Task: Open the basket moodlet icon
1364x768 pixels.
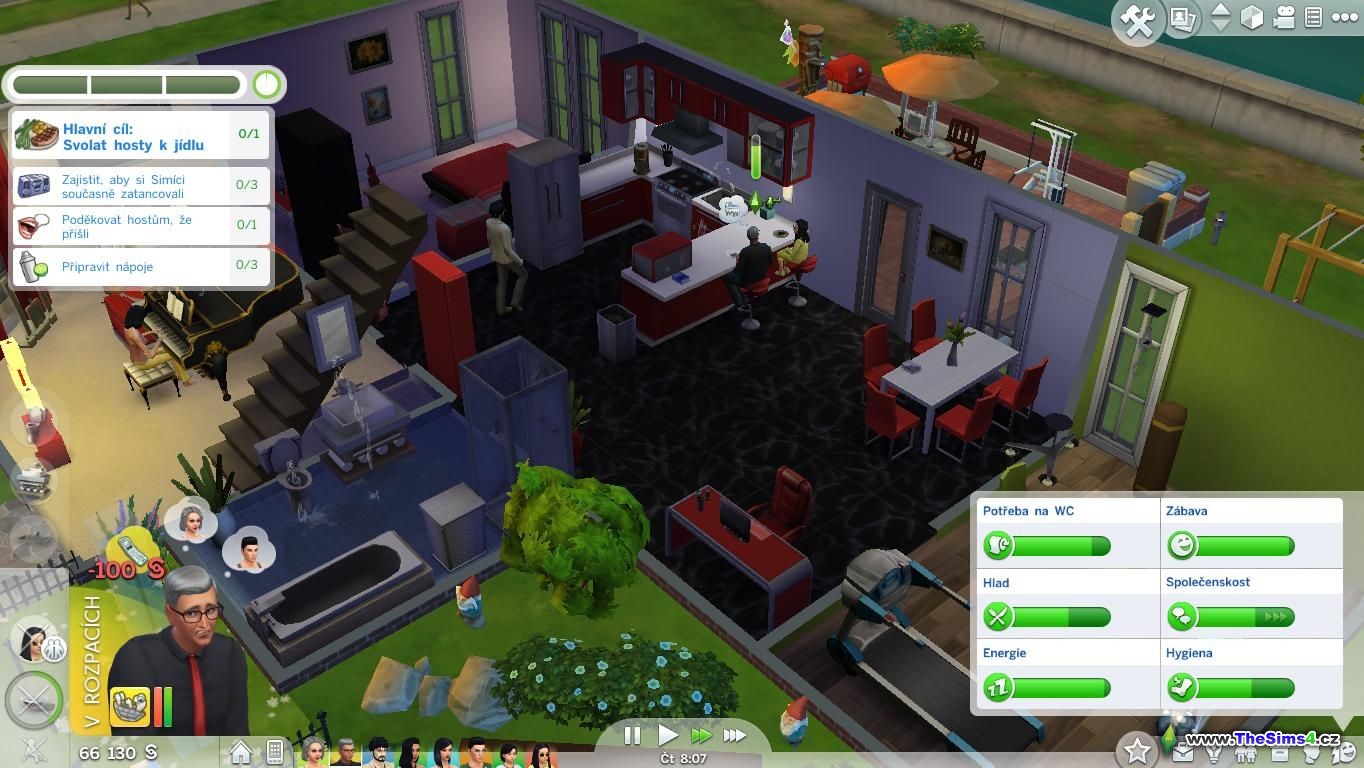Action: 129,706
